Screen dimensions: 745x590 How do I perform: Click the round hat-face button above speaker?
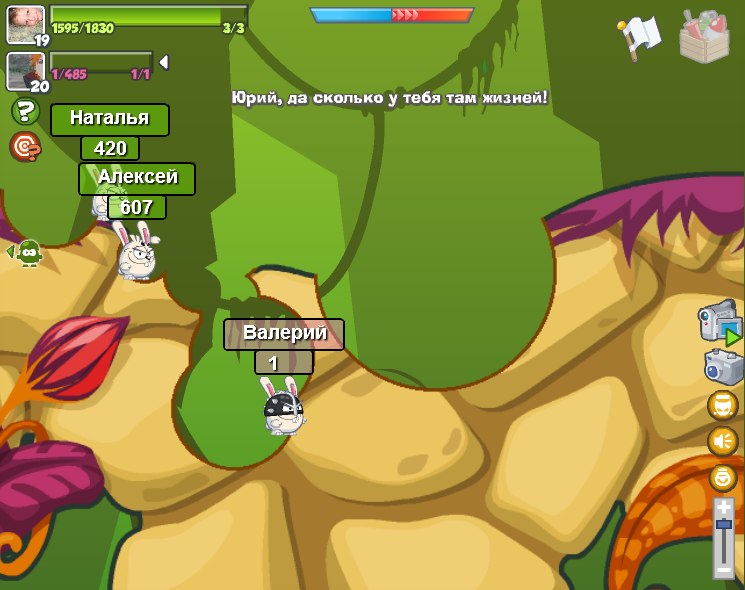722,405
